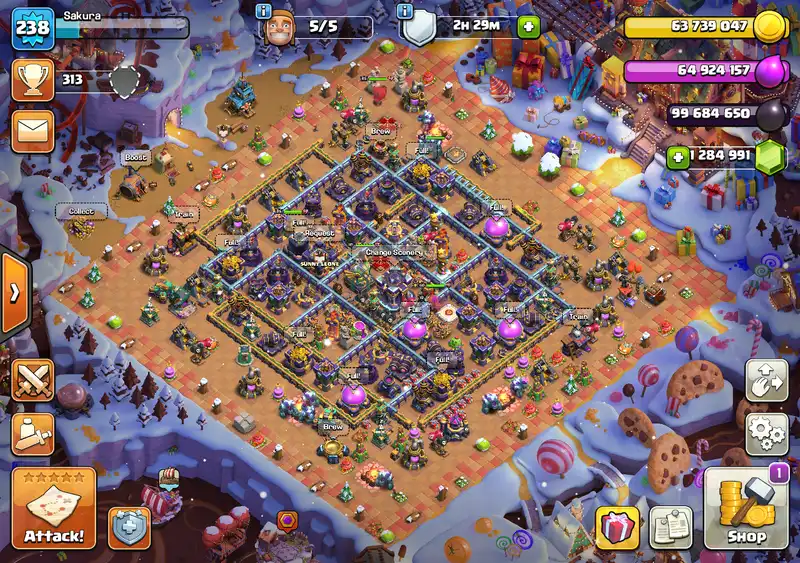Open the Shop
Viewport: 800px width, 563px height.
[x=746, y=510]
